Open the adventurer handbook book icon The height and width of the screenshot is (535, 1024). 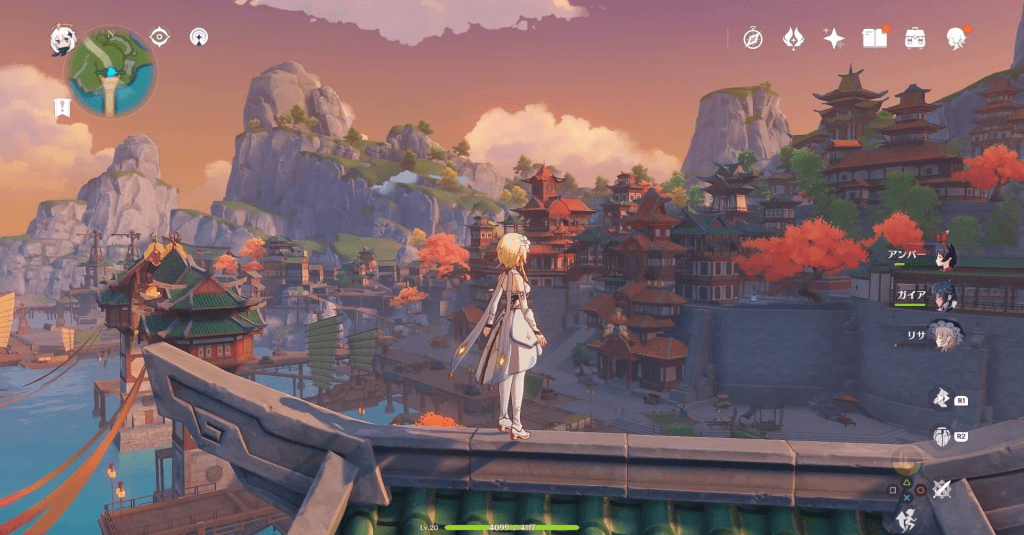tap(875, 38)
